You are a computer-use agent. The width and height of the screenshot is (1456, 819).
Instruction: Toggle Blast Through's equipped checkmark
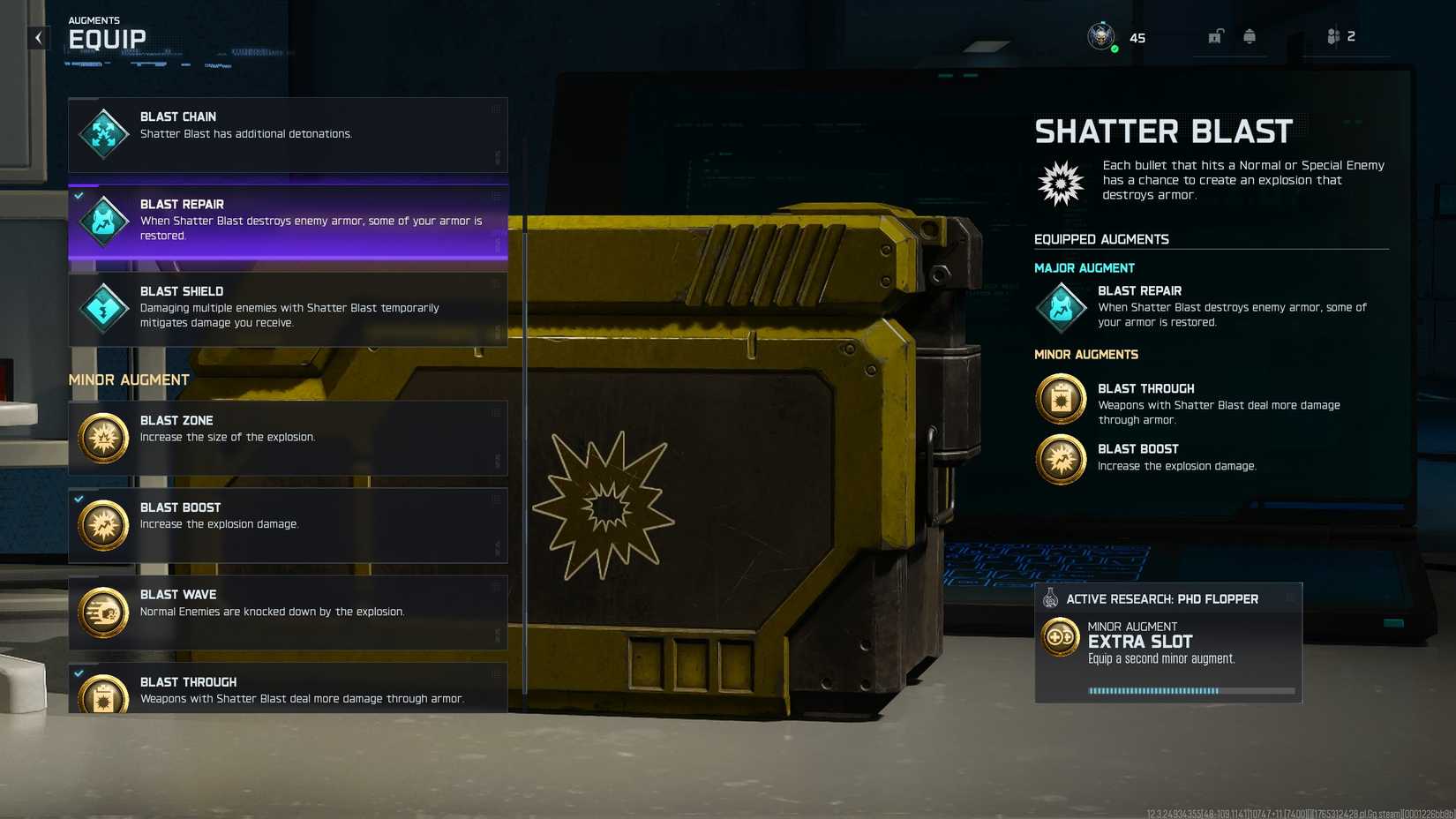pos(79,675)
